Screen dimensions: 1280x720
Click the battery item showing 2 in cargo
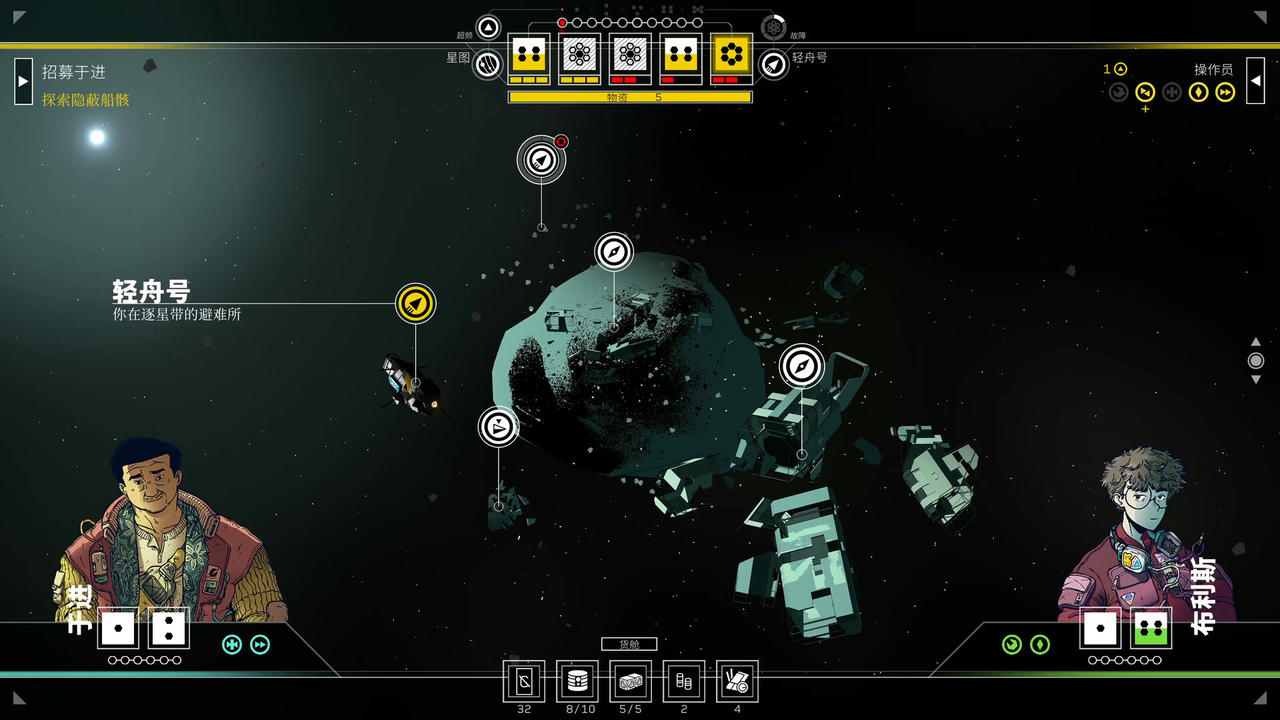click(684, 682)
